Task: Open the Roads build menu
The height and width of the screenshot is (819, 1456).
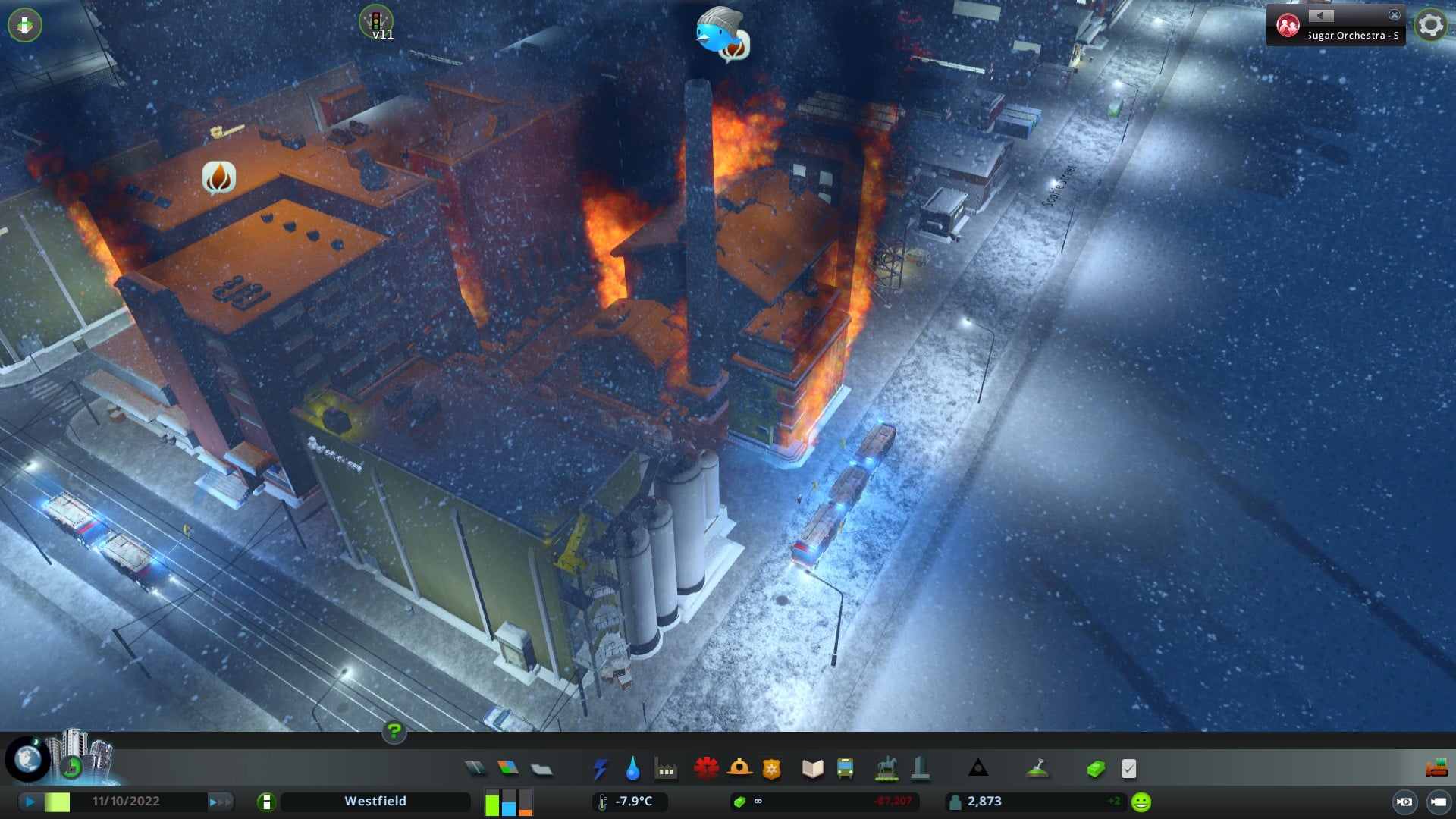Action: pyautogui.click(x=475, y=769)
